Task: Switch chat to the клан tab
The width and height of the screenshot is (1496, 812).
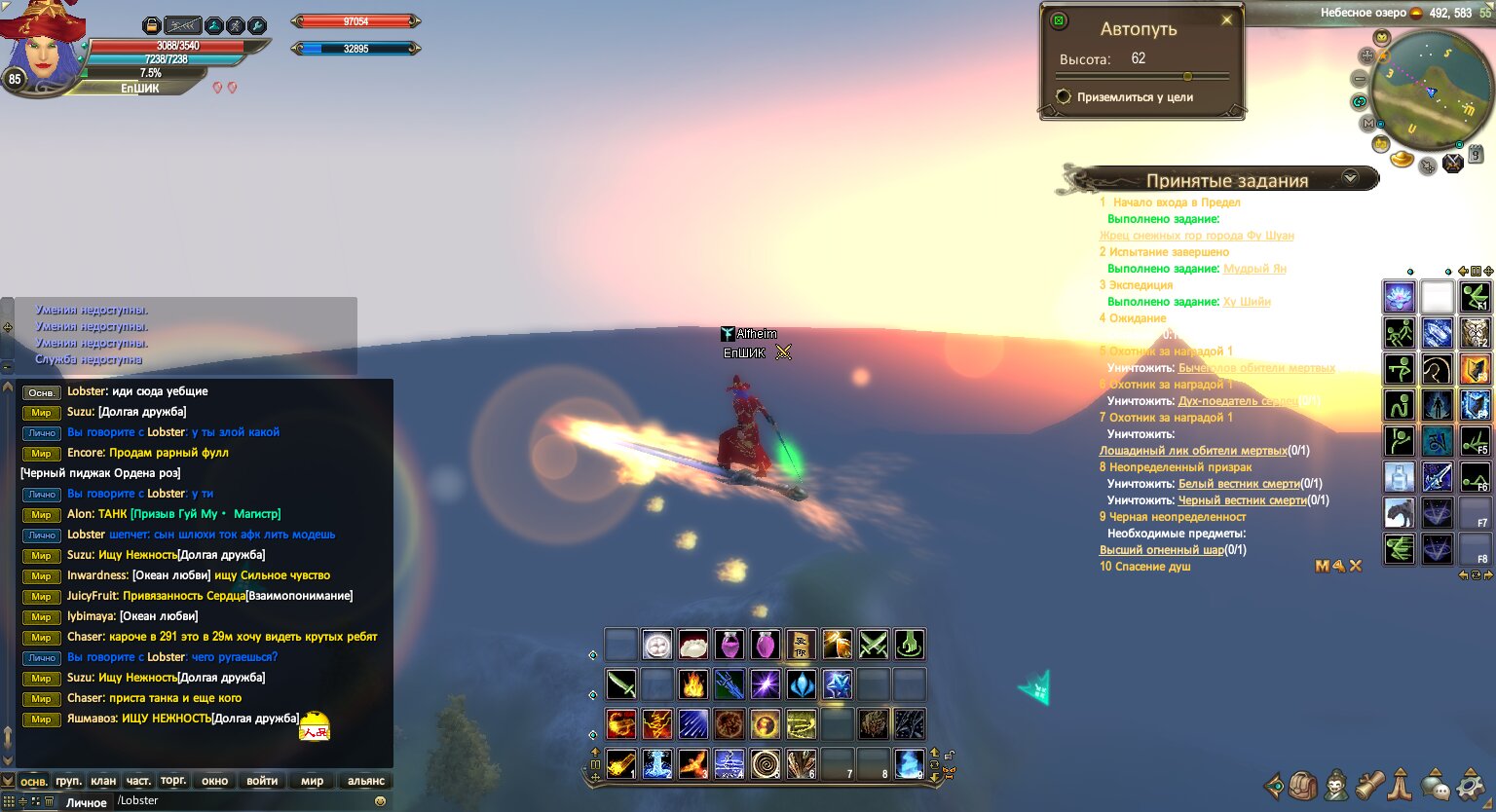Action: 103,781
